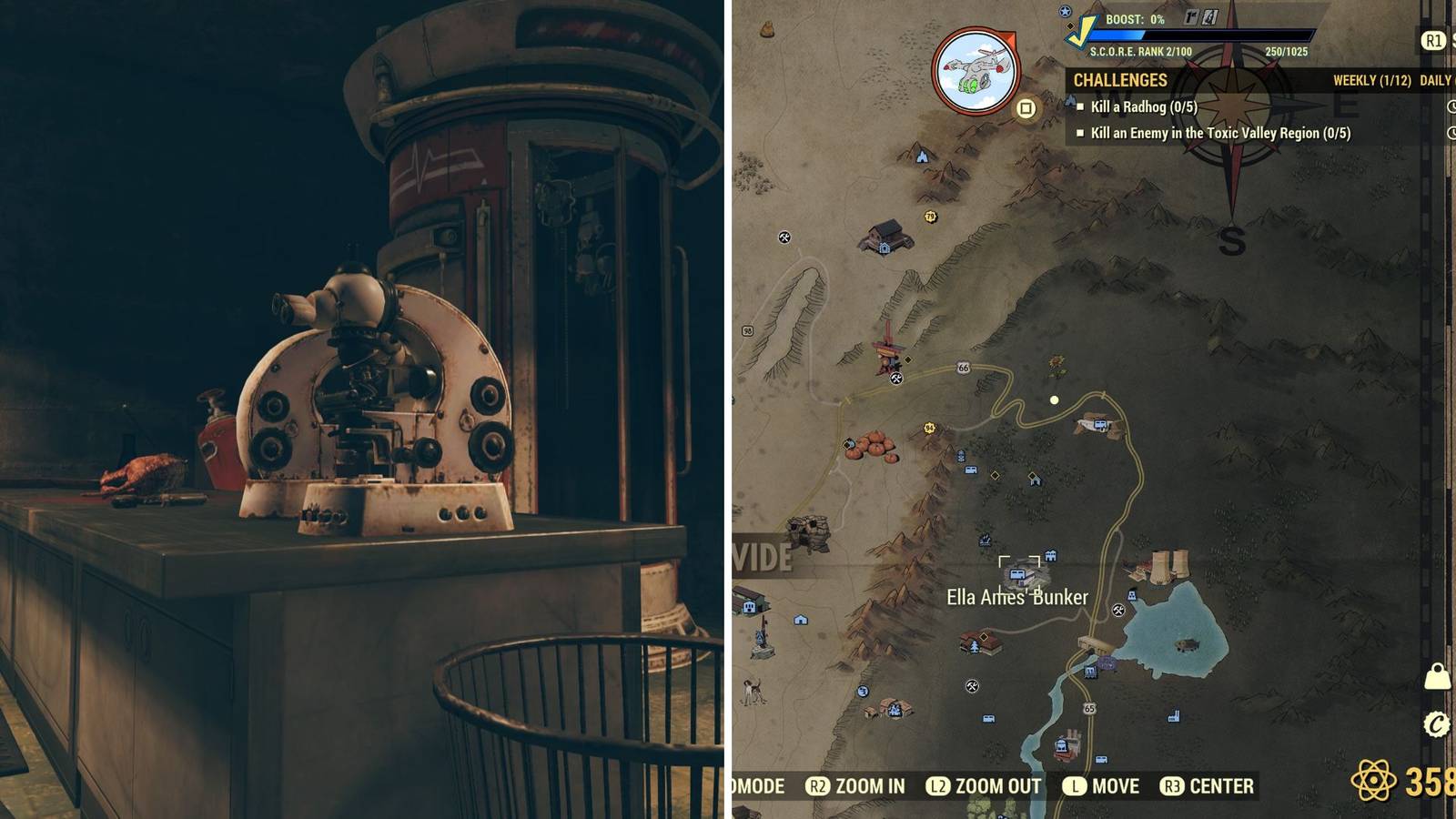Viewport: 1456px width, 819px height.
Task: Switch to the WEEKLY challenges tab
Action: click(x=1370, y=80)
